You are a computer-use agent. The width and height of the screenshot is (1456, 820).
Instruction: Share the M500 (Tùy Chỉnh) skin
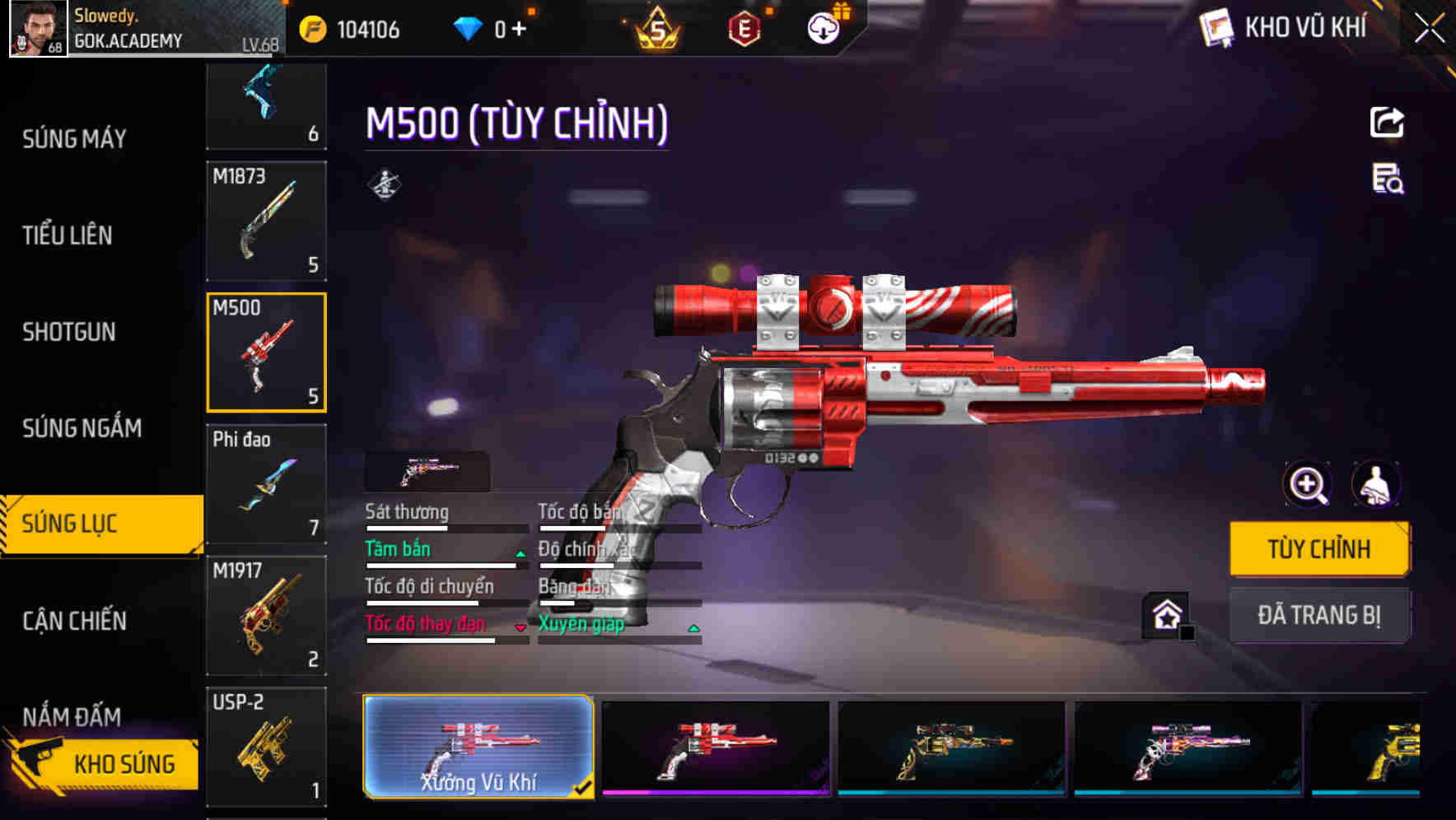pyautogui.click(x=1388, y=122)
